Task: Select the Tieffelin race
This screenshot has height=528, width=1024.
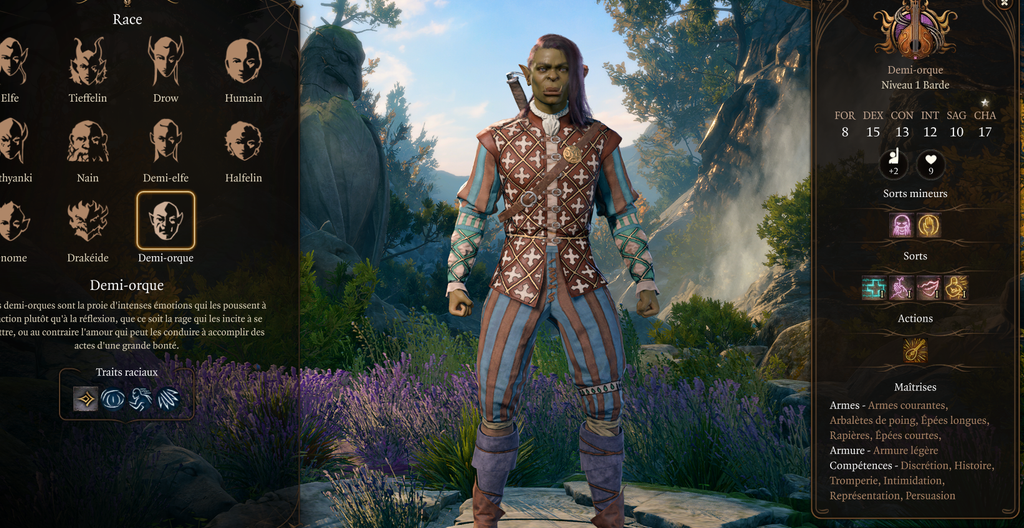Action: click(88, 62)
